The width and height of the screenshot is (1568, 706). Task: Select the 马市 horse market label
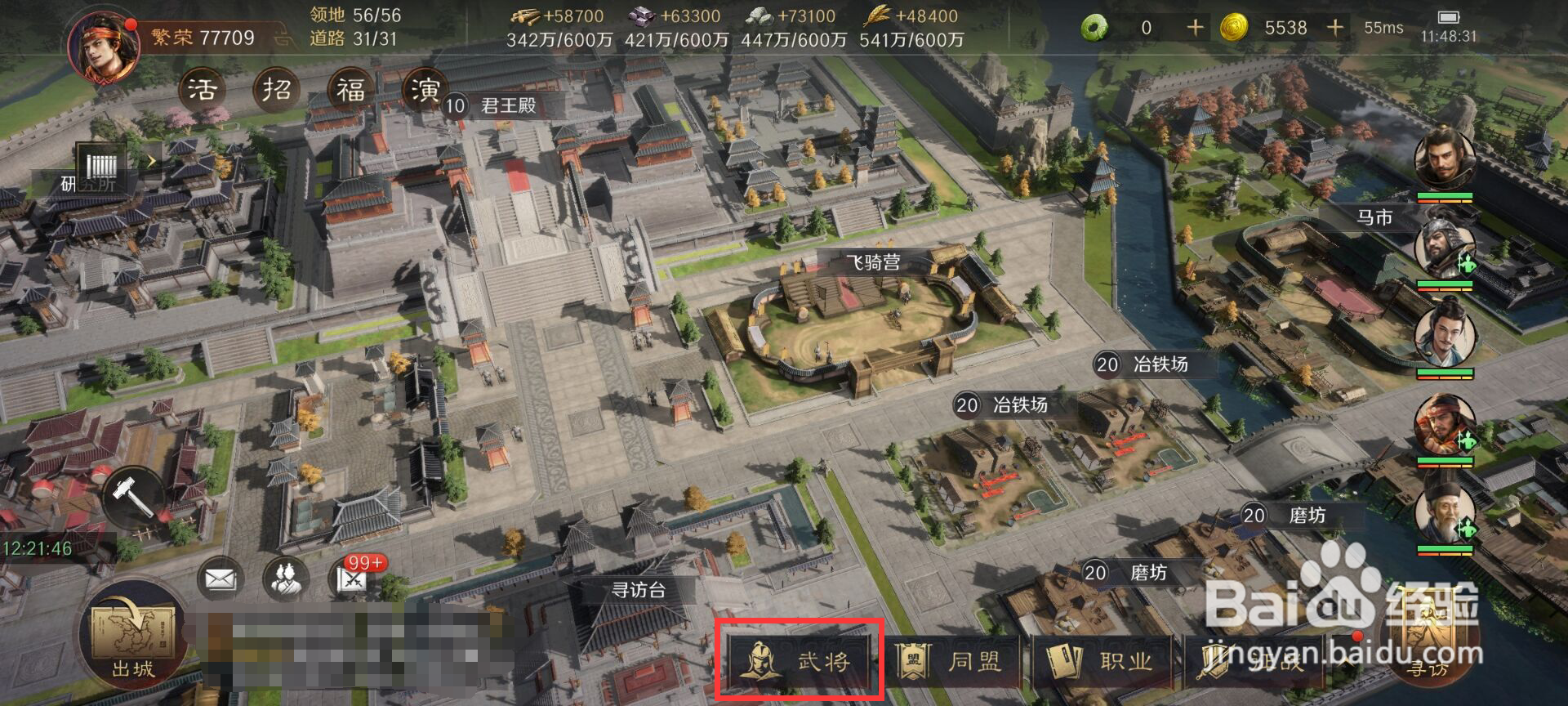pos(1374,217)
